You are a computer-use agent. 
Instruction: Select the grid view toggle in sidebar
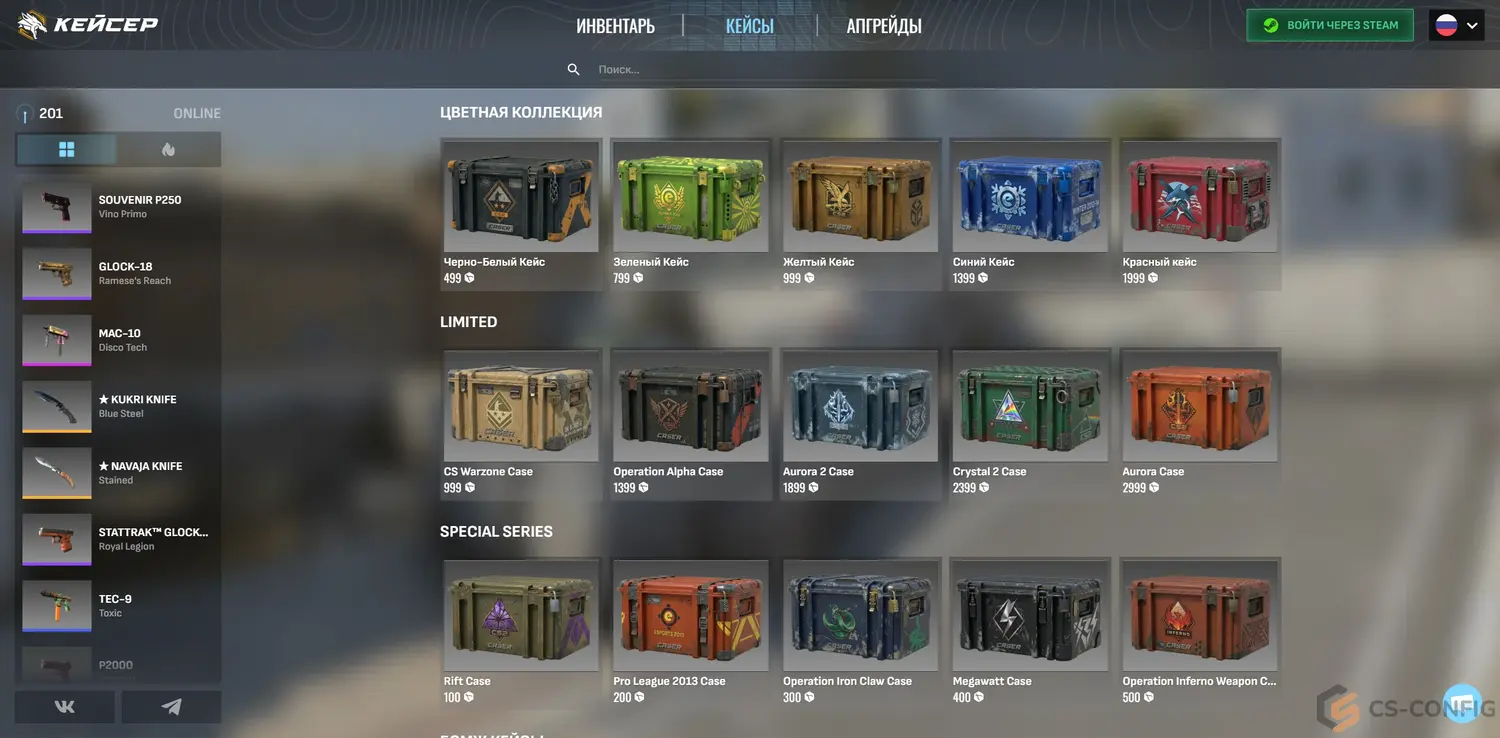click(x=67, y=149)
